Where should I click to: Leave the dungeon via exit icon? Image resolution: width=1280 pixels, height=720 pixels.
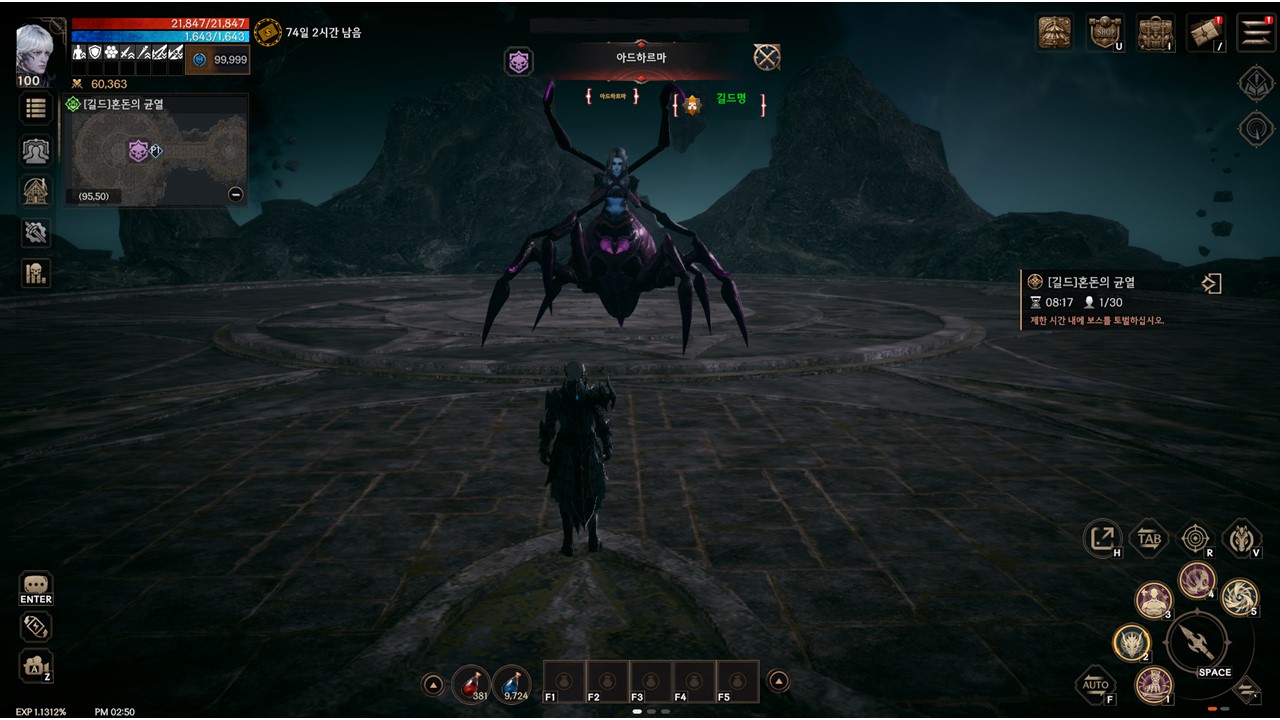coord(1211,284)
